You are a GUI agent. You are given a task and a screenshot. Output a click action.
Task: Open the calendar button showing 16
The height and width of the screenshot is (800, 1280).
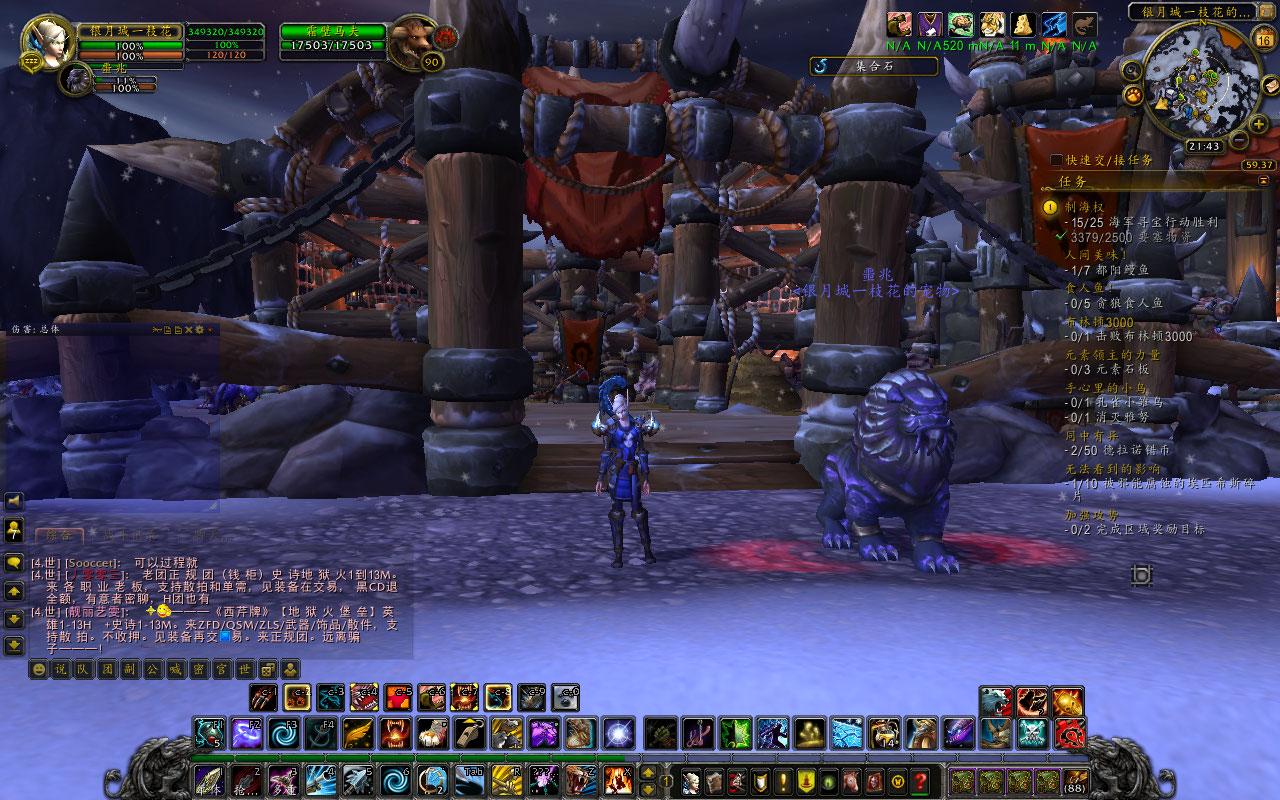tap(1263, 40)
